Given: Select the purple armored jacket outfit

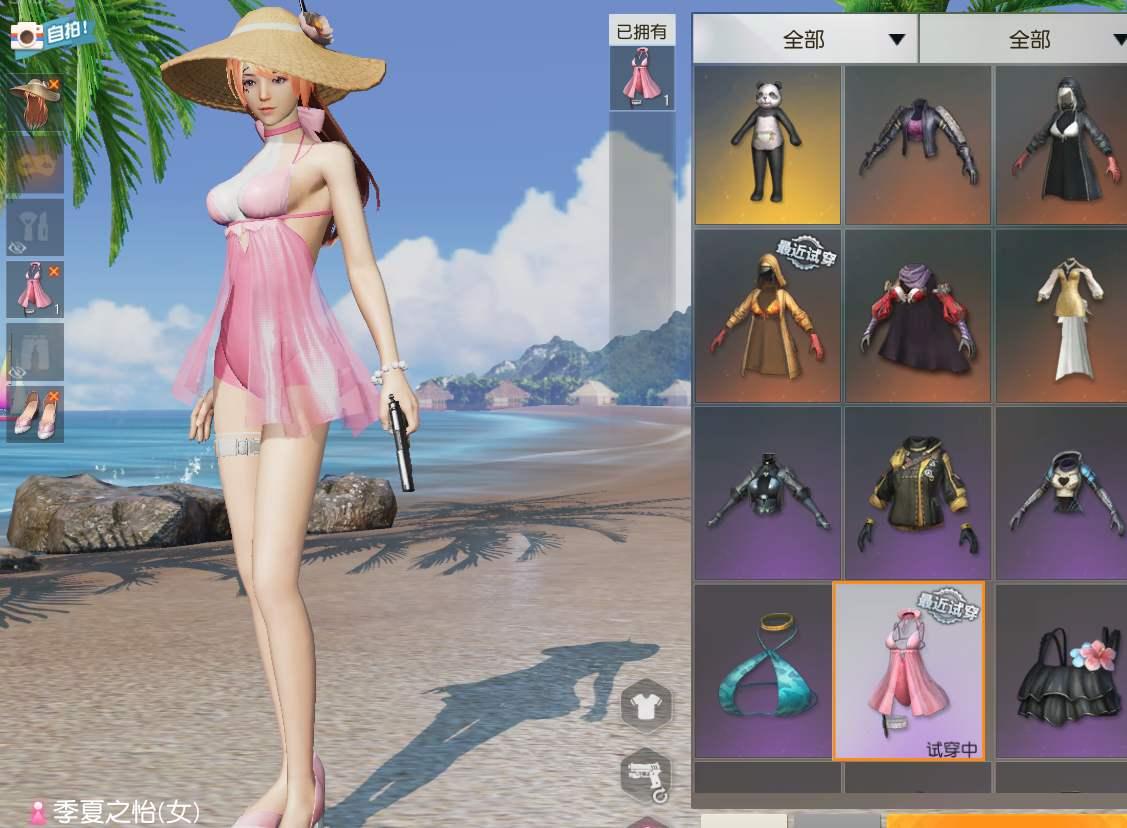Looking at the screenshot, I should click(918, 145).
